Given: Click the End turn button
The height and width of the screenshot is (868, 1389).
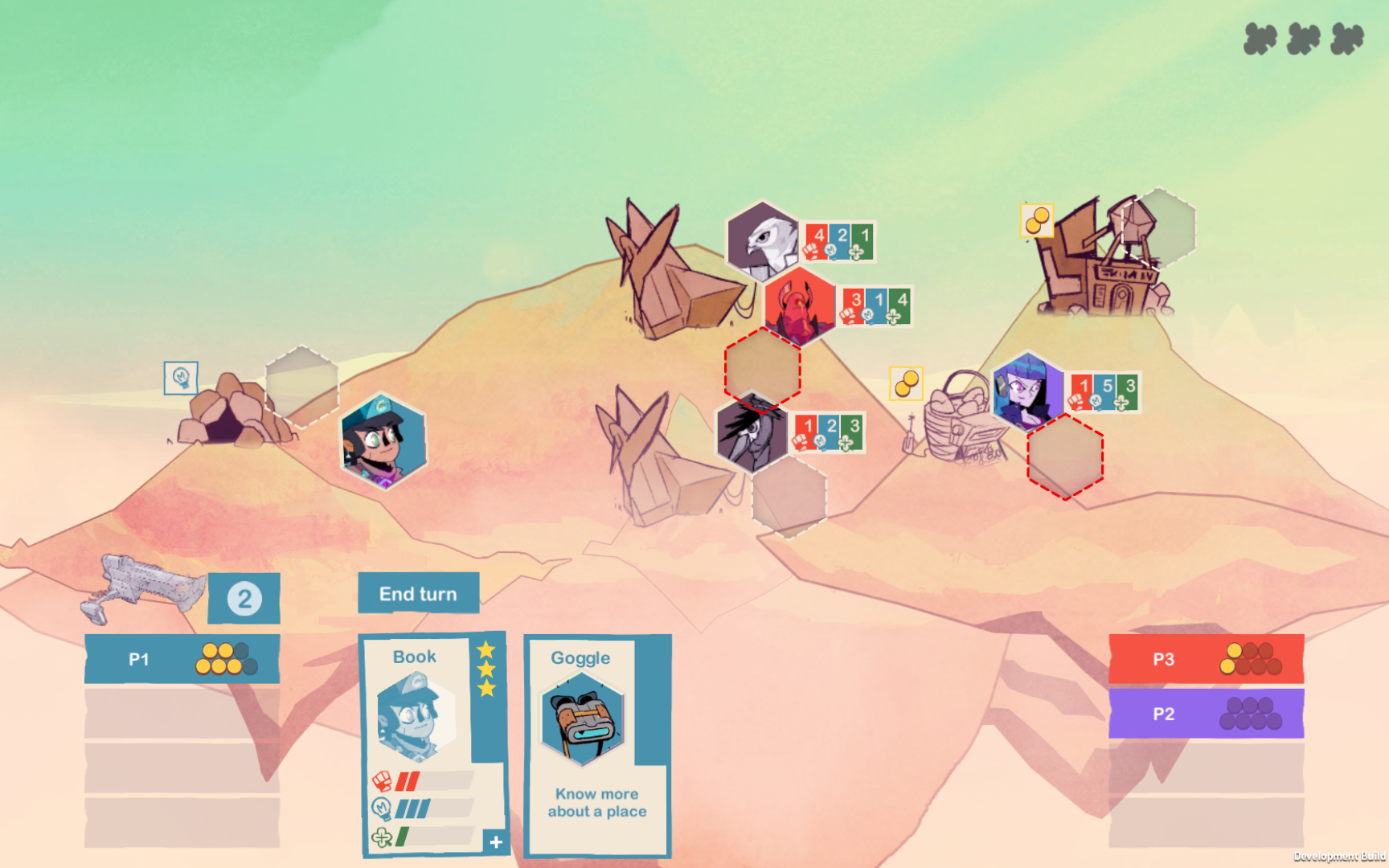Looking at the screenshot, I should tap(418, 593).
